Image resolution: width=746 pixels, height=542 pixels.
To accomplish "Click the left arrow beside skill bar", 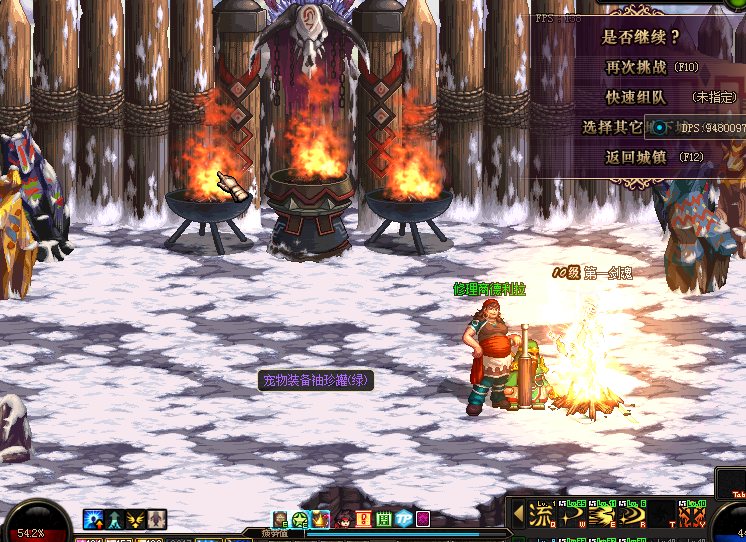I will click(518, 514).
